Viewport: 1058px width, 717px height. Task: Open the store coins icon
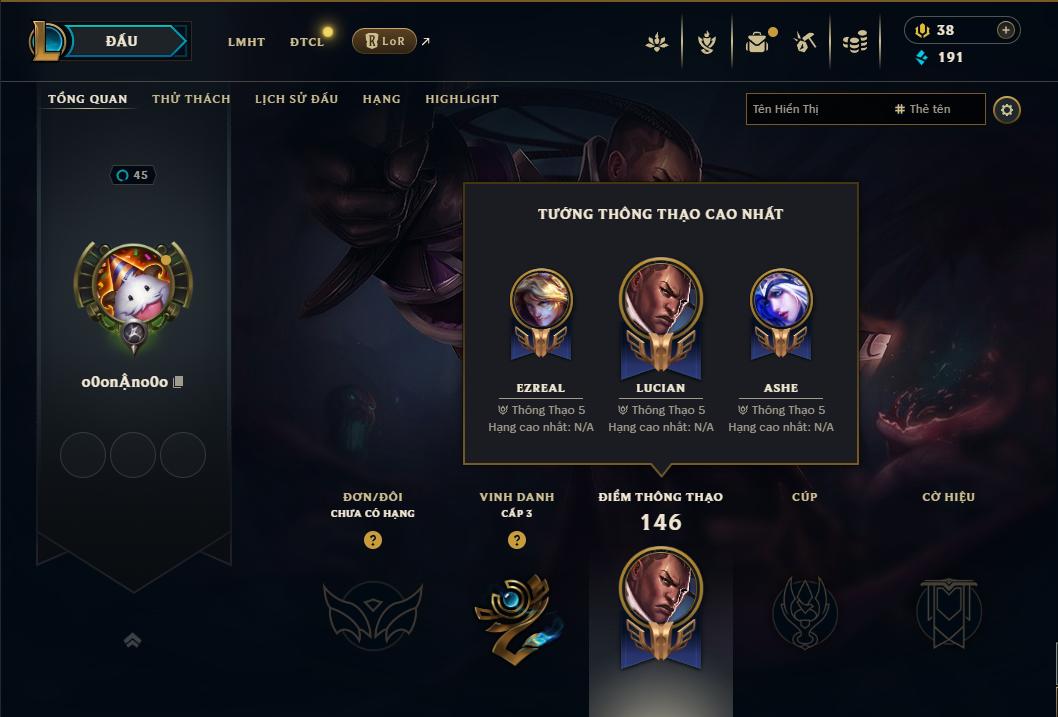(854, 42)
